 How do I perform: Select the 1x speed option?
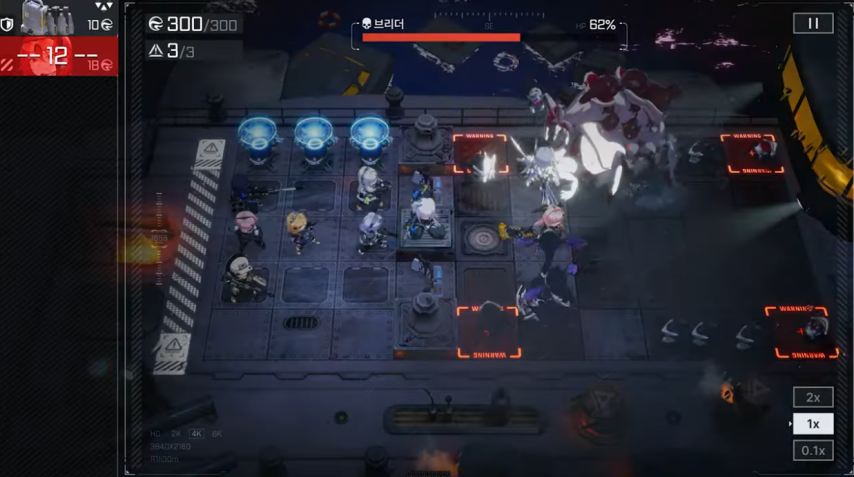tap(813, 424)
